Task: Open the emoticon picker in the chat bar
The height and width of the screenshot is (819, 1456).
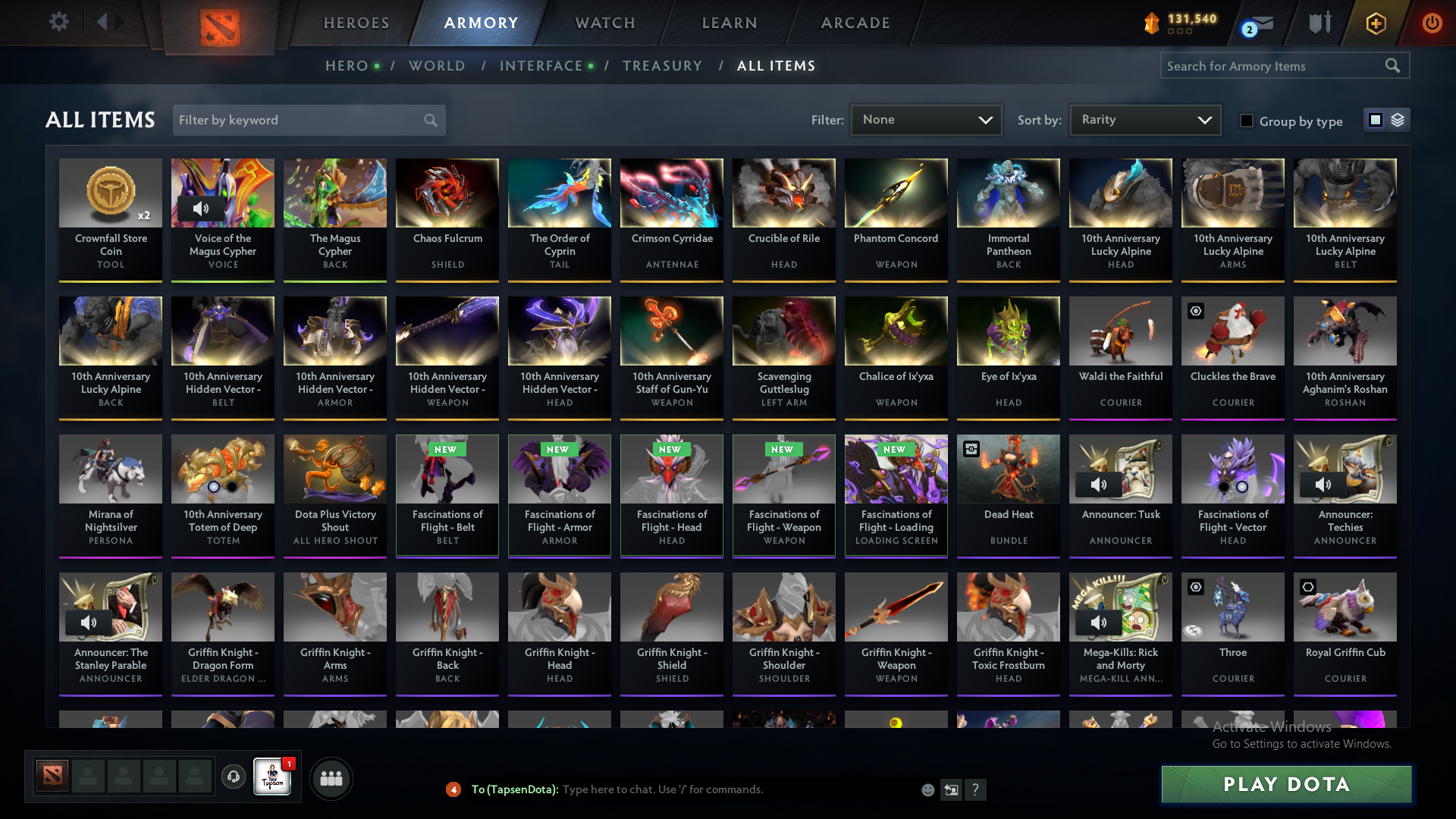Action: click(927, 789)
